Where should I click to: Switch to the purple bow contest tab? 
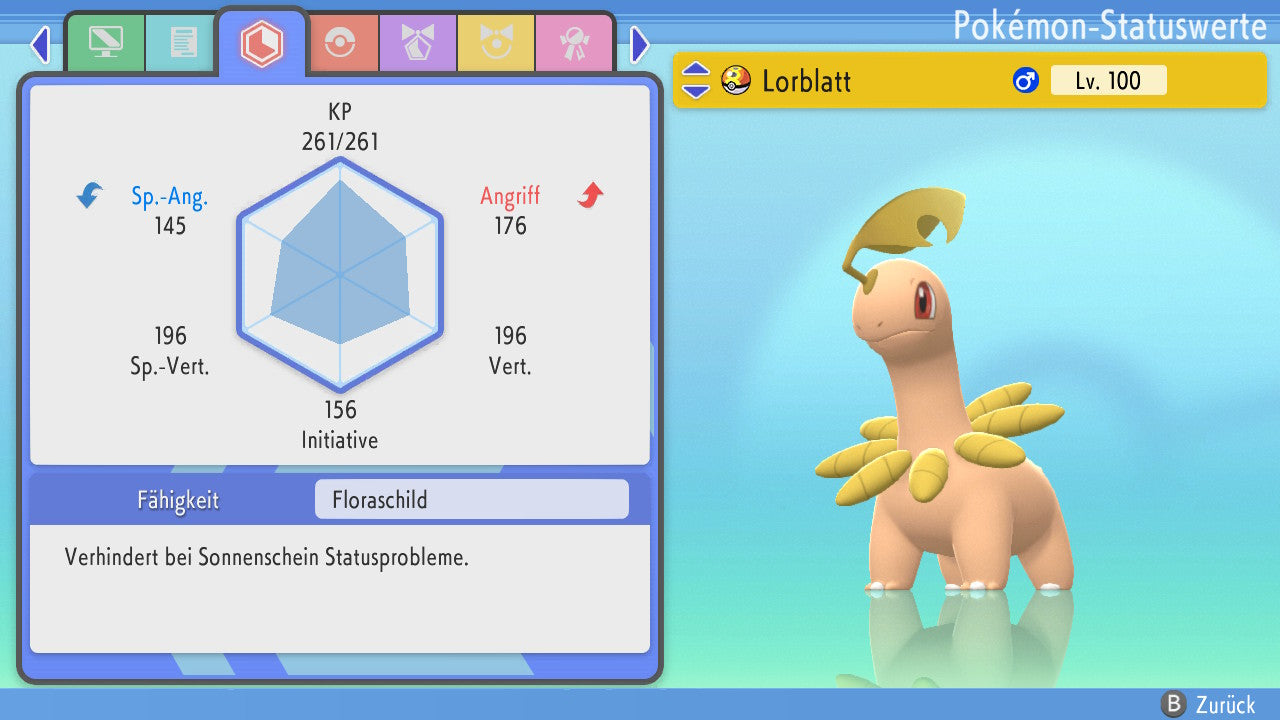[x=418, y=43]
